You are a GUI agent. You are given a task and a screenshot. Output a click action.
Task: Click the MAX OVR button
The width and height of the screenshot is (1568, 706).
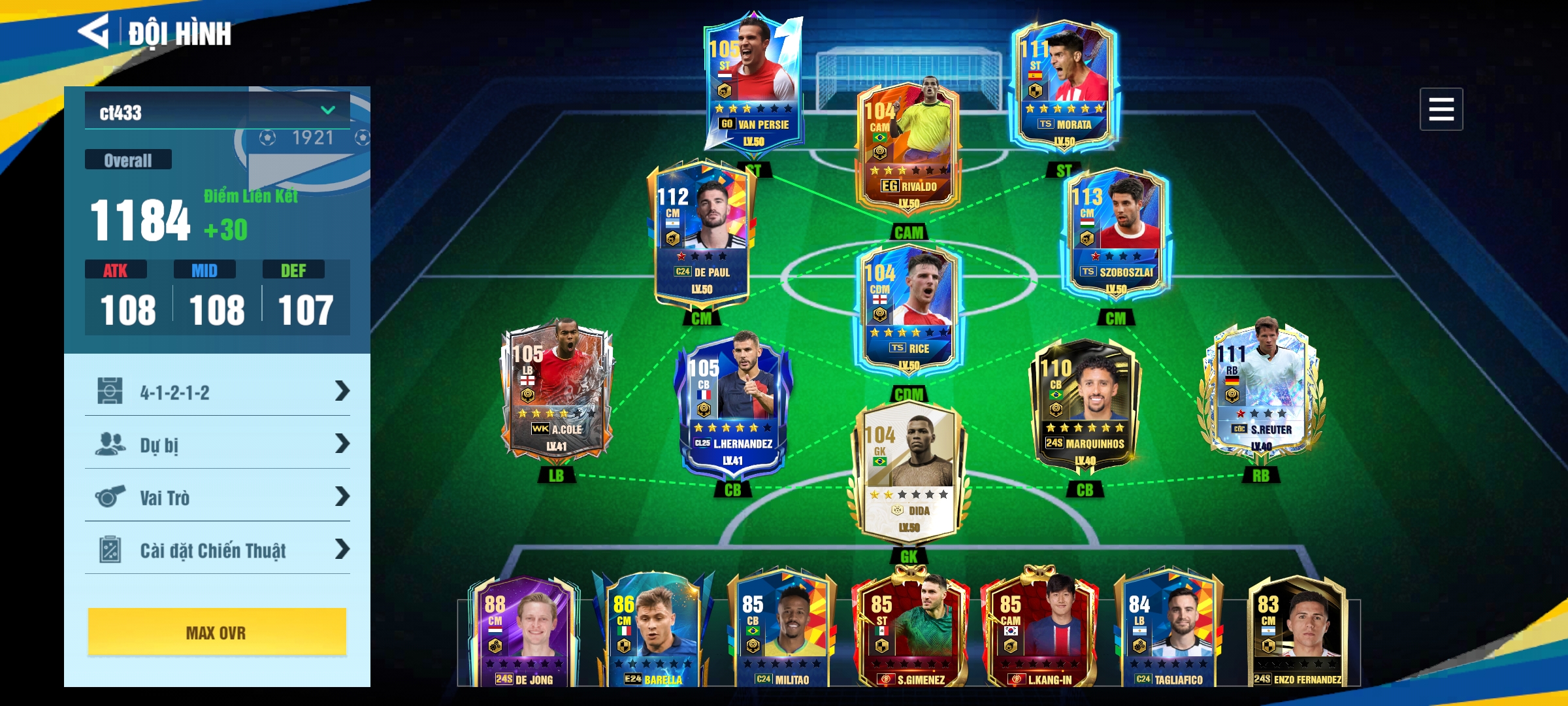217,631
